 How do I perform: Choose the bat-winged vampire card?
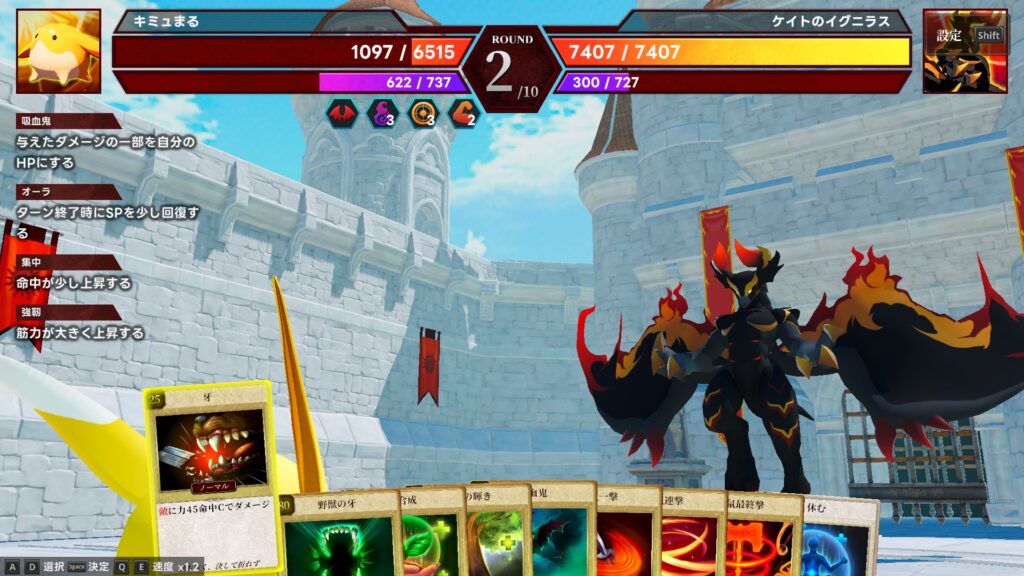pyautogui.click(x=562, y=535)
